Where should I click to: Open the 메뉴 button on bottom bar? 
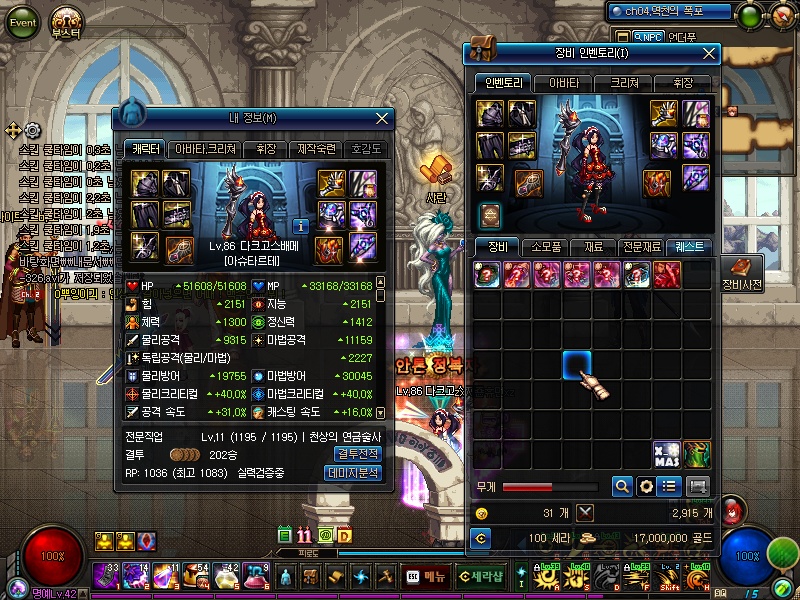click(x=425, y=577)
